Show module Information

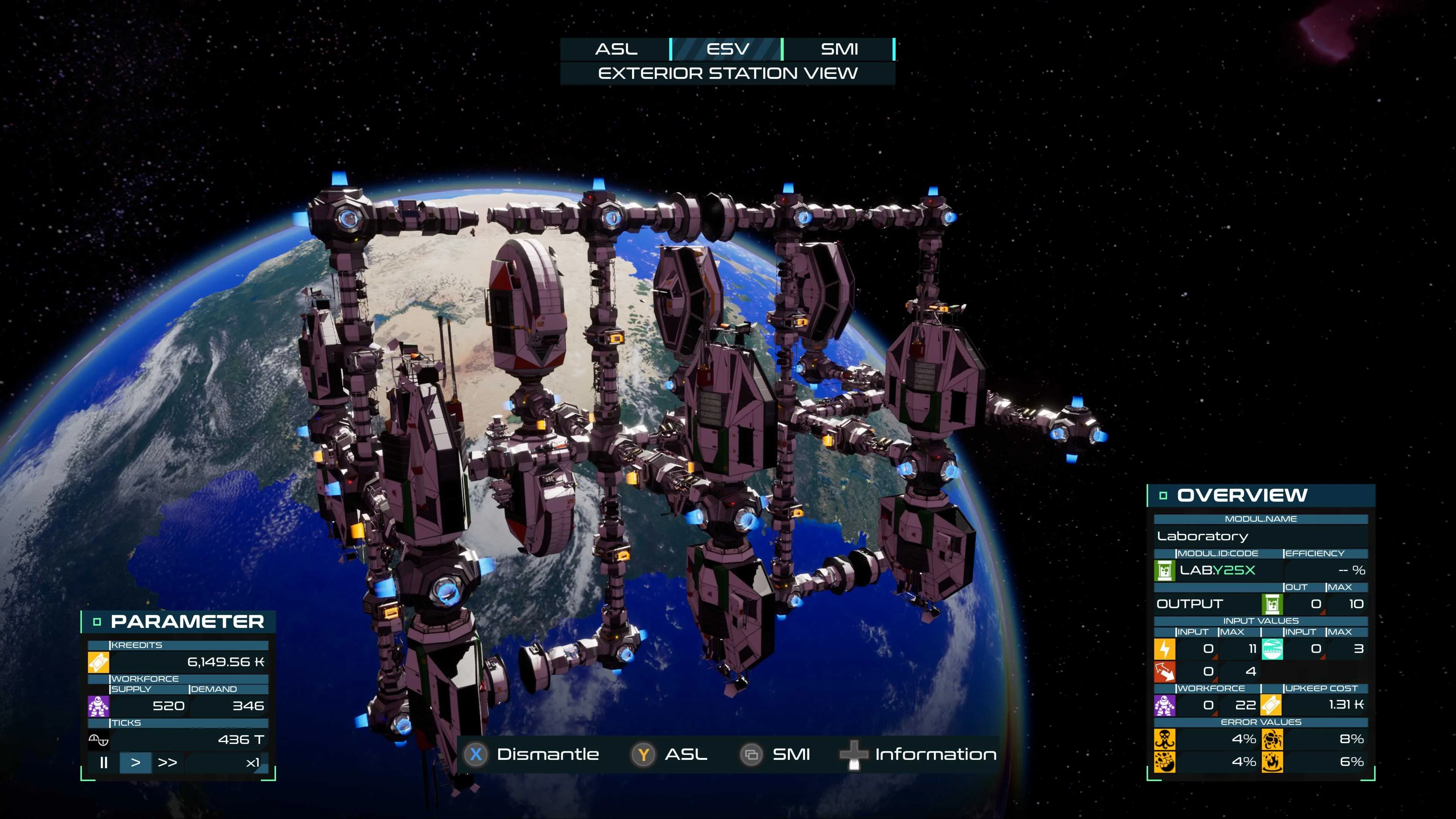[918, 754]
